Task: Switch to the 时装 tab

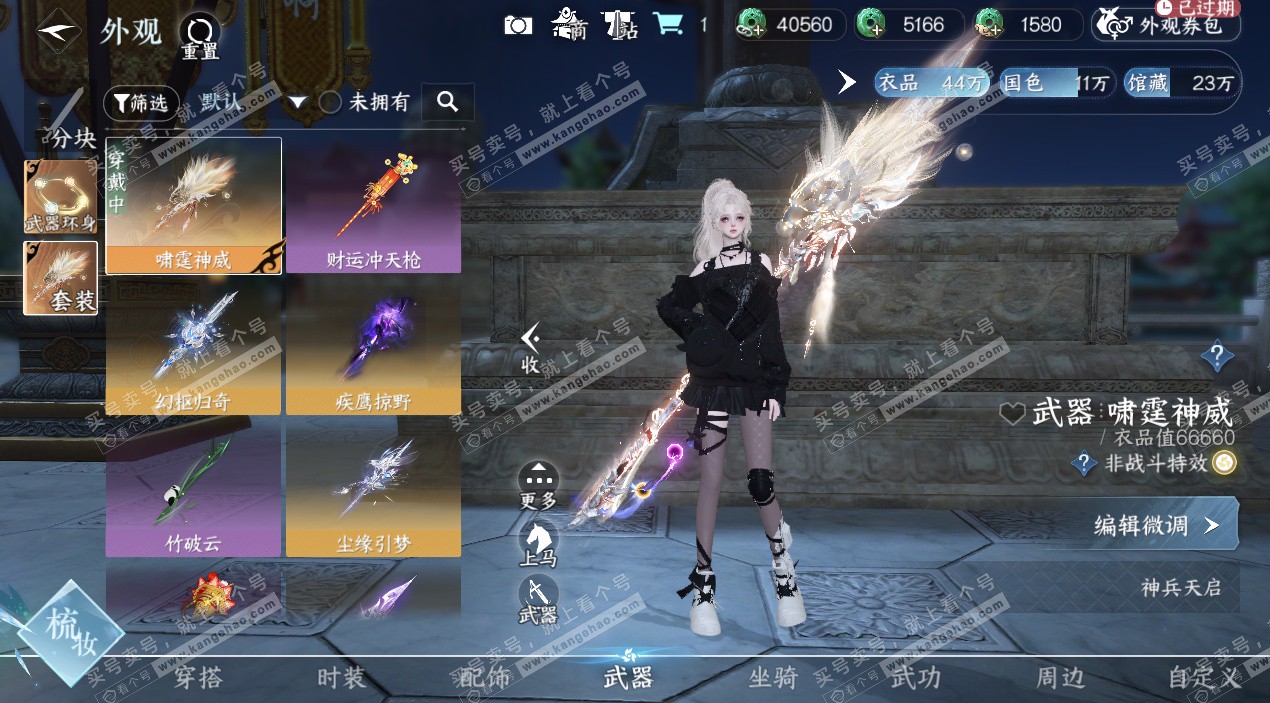Action: pos(341,678)
